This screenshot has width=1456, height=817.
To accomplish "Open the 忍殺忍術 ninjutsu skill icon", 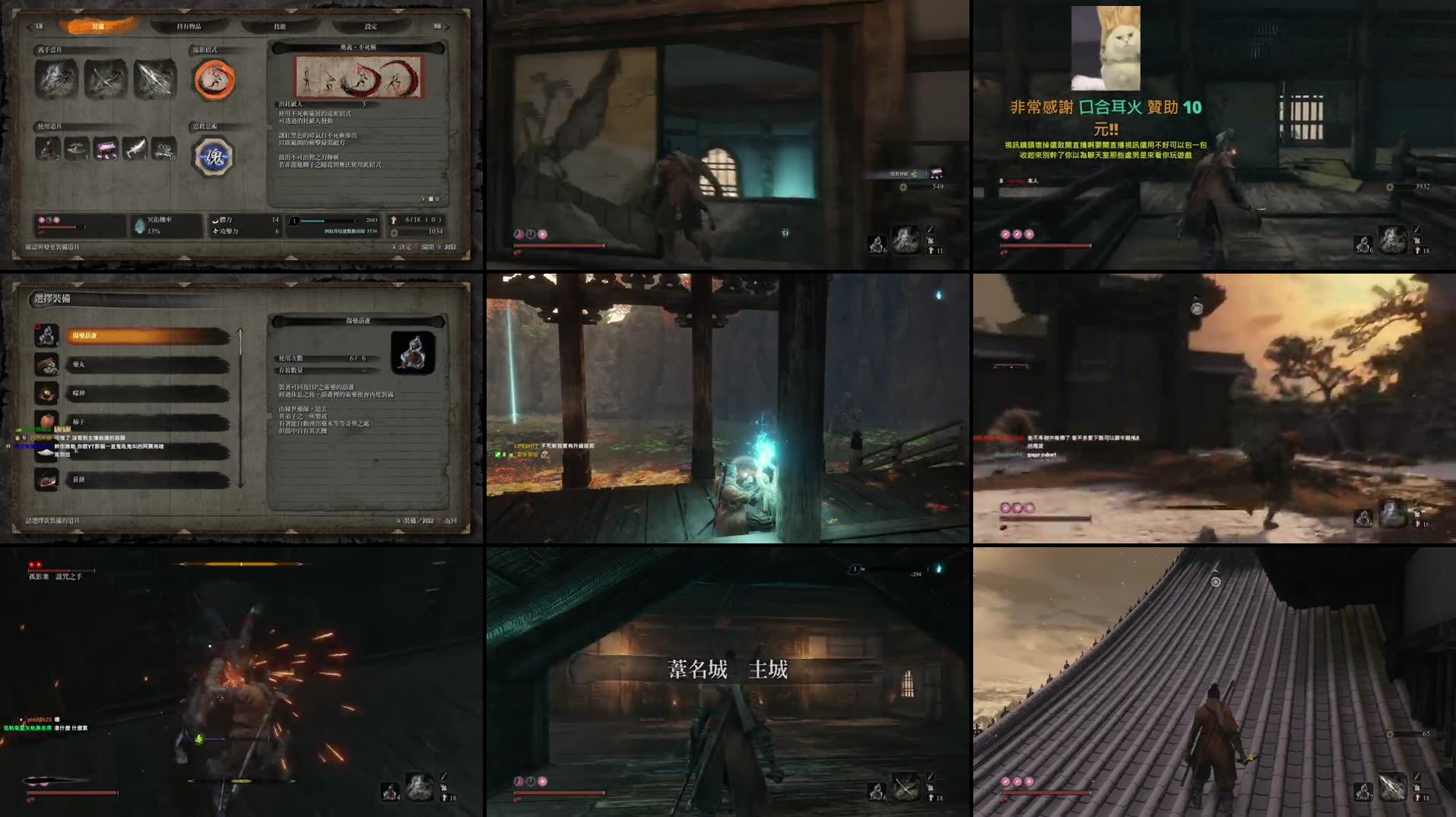I will [x=214, y=156].
